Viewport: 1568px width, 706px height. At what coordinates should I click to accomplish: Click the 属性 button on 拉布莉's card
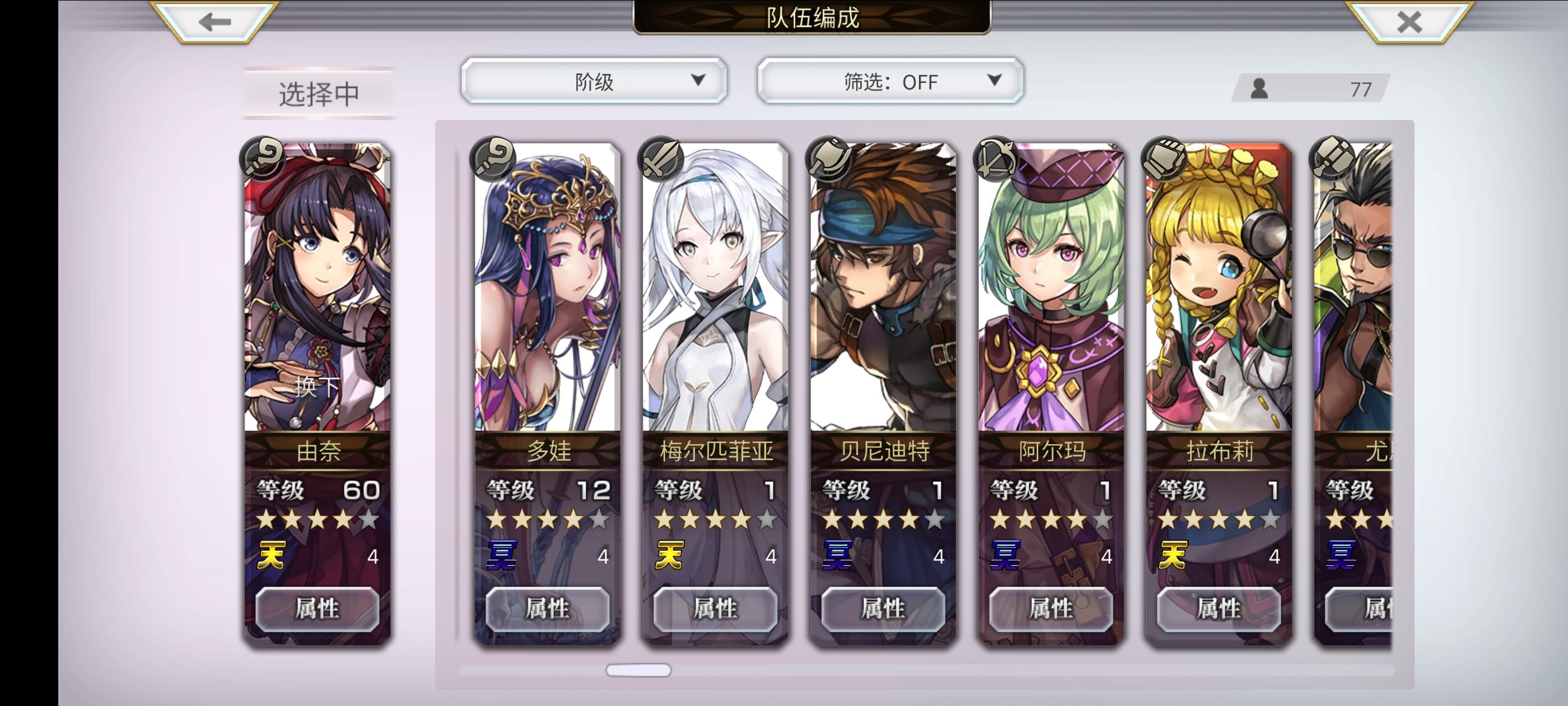pyautogui.click(x=1217, y=609)
